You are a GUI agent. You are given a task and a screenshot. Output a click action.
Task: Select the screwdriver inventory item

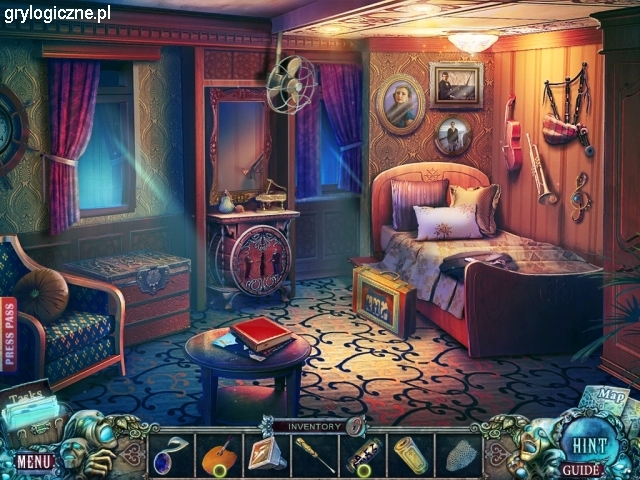click(314, 455)
